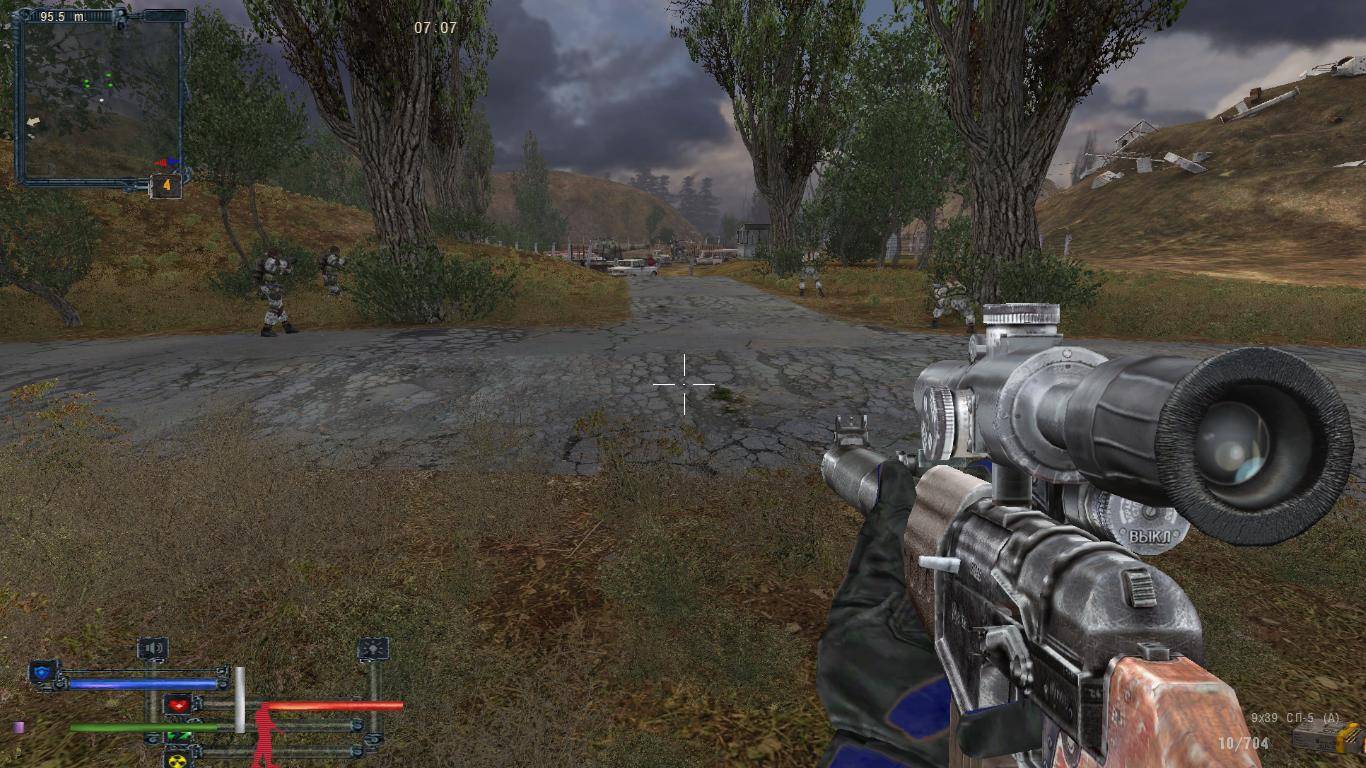Screen dimensions: 1366x768
Task: Click the red heart health icon
Action: pos(179,705)
